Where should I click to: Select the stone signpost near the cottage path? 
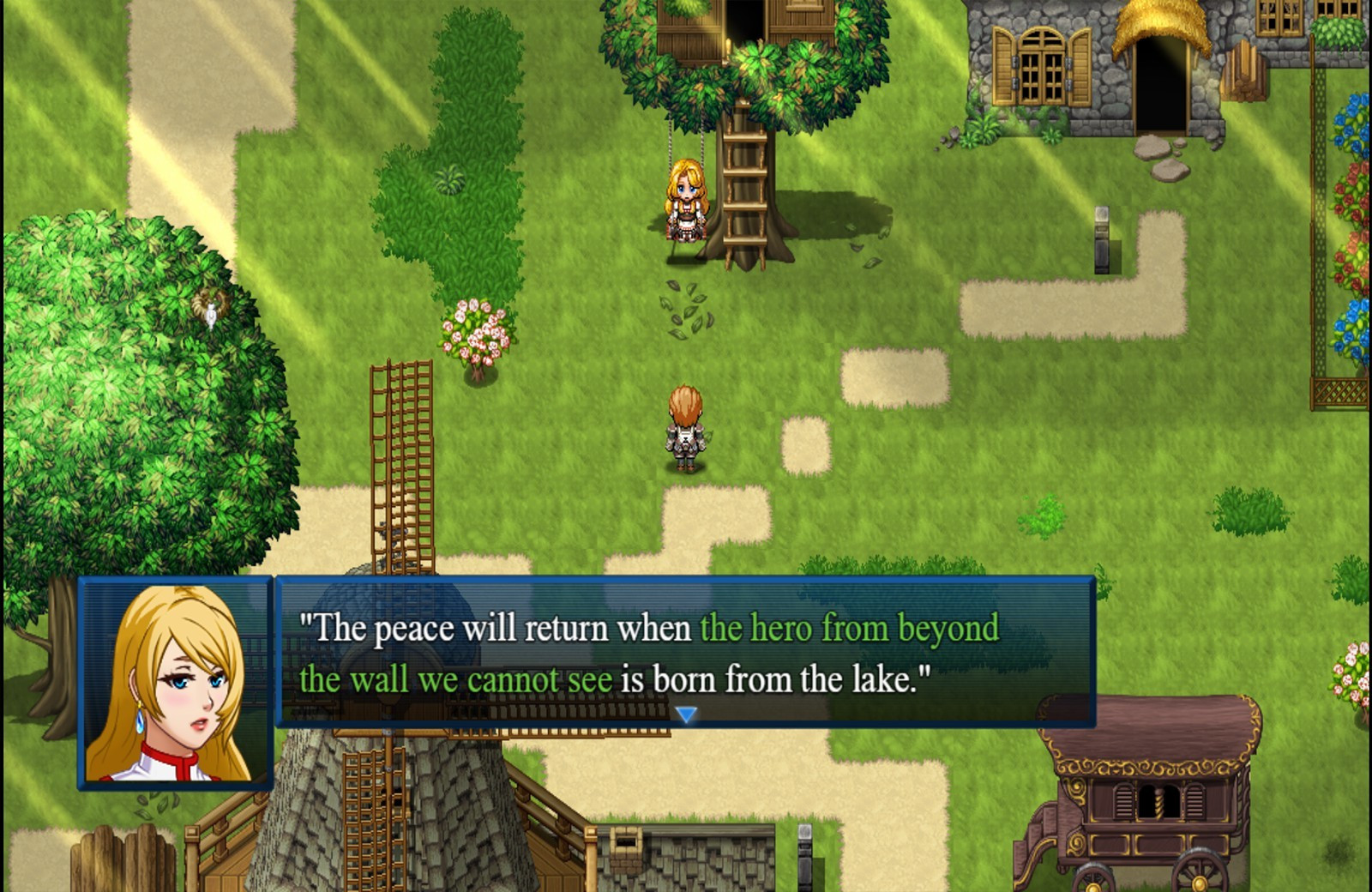tap(1100, 240)
